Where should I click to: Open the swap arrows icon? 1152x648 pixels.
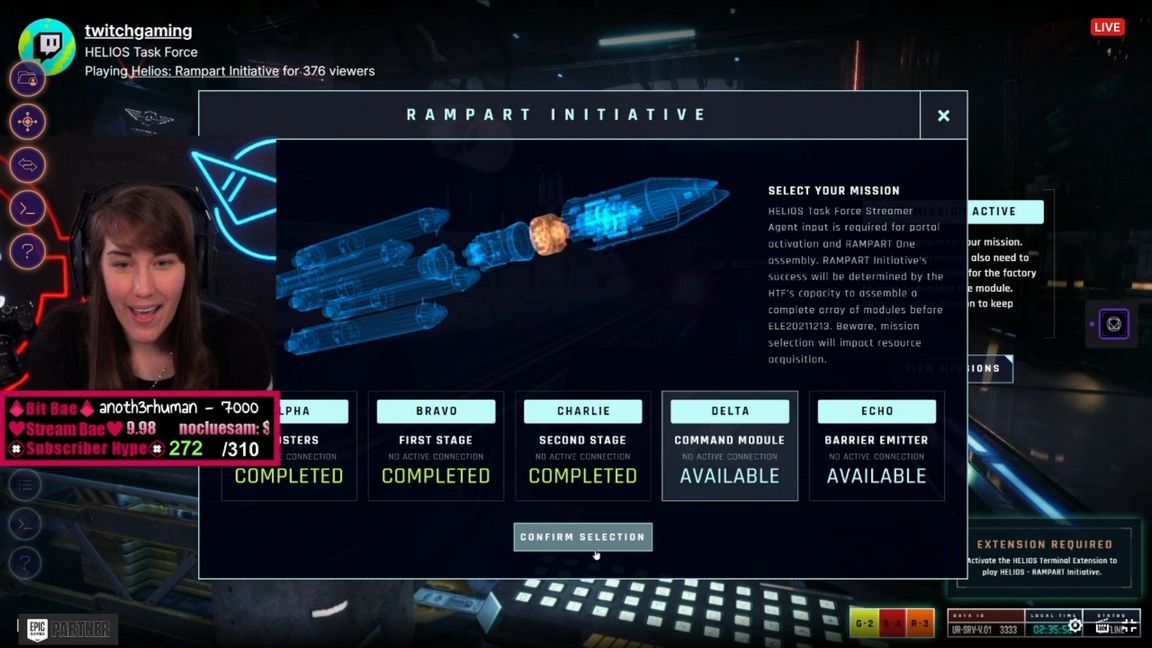(27, 165)
